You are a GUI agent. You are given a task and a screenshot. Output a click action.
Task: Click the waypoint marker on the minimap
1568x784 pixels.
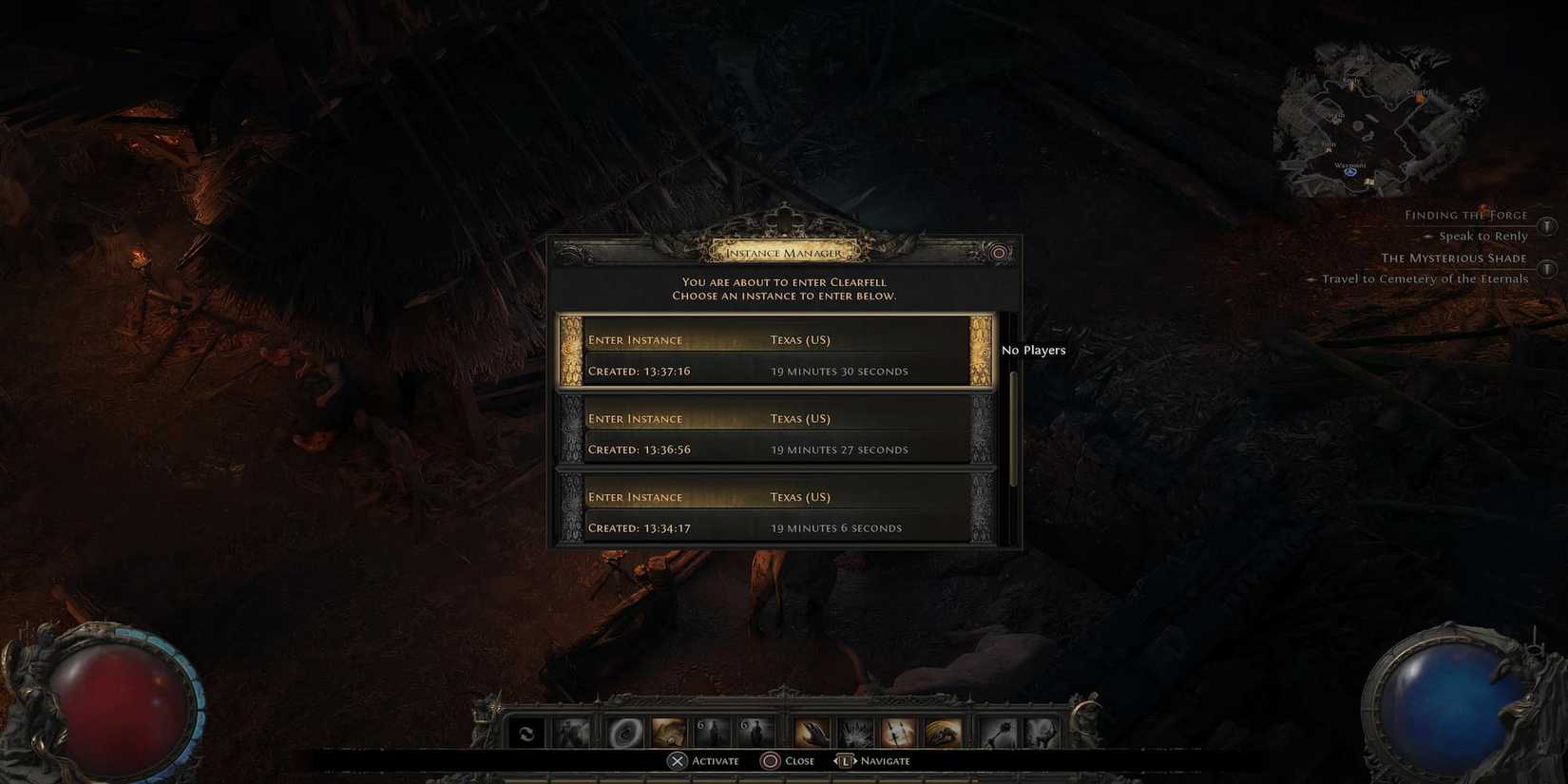pyautogui.click(x=1349, y=171)
